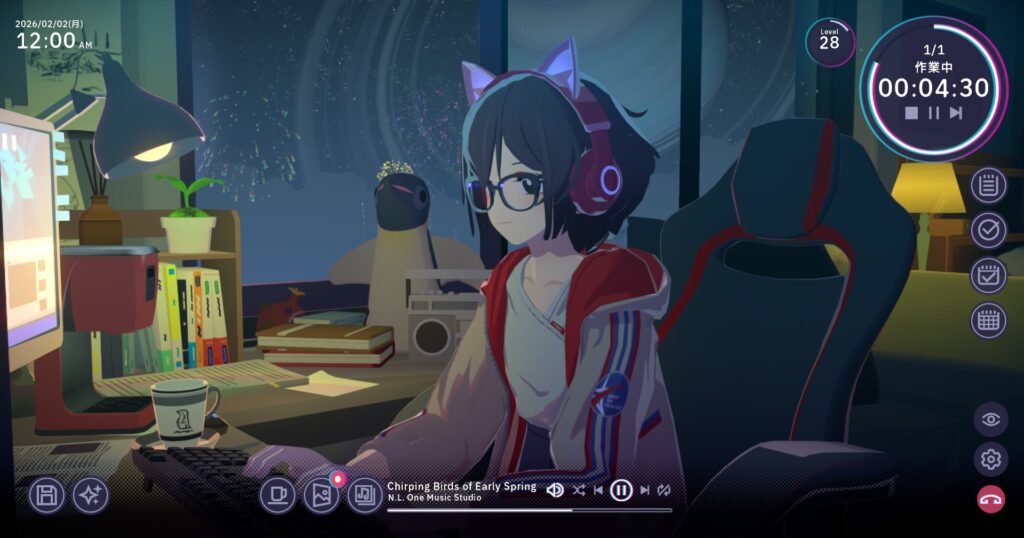This screenshot has width=1024, height=538.
Task: Pause the pomodoro timer countdown
Action: click(934, 113)
